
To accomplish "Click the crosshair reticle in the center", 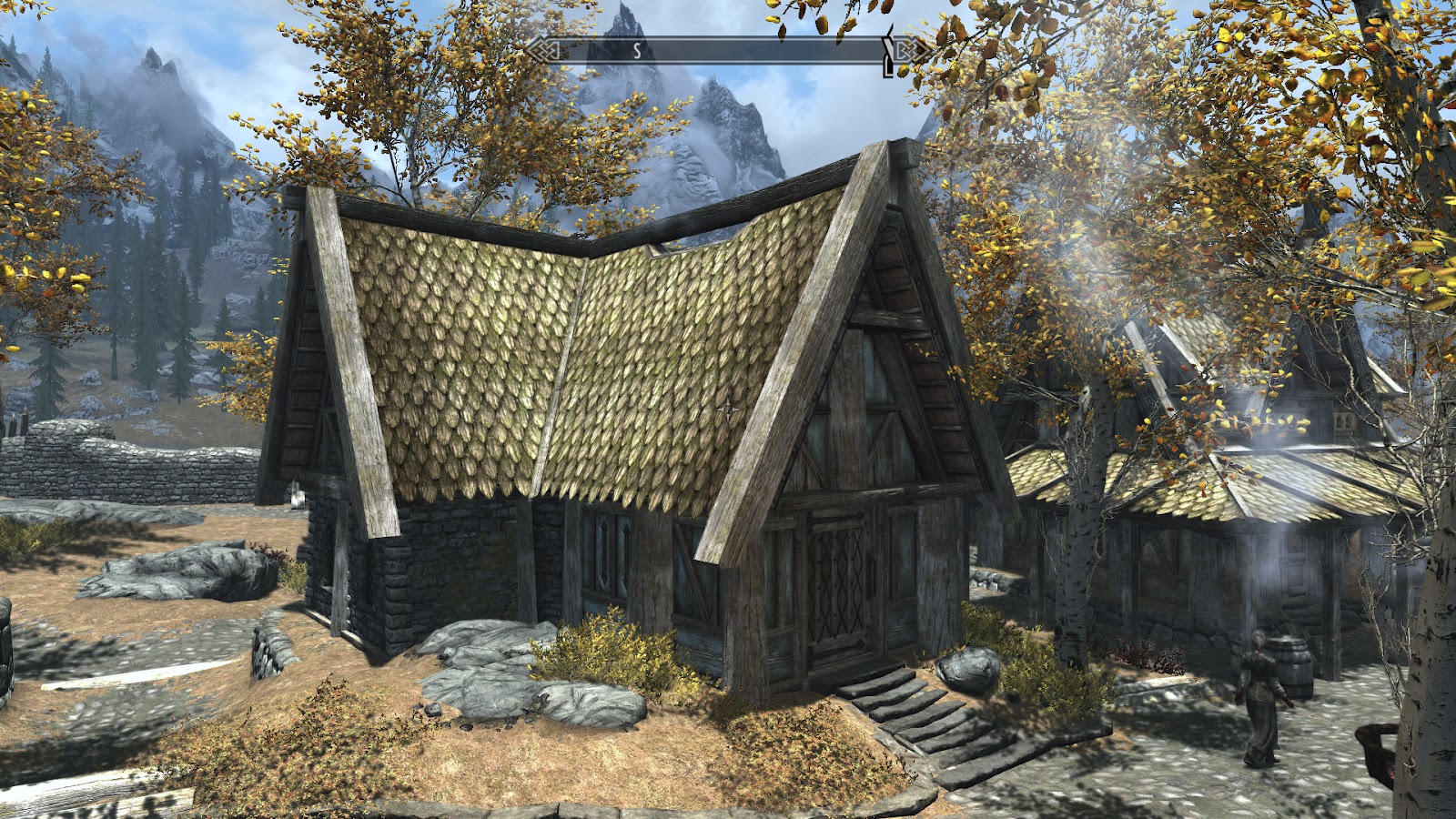I will point(728,409).
